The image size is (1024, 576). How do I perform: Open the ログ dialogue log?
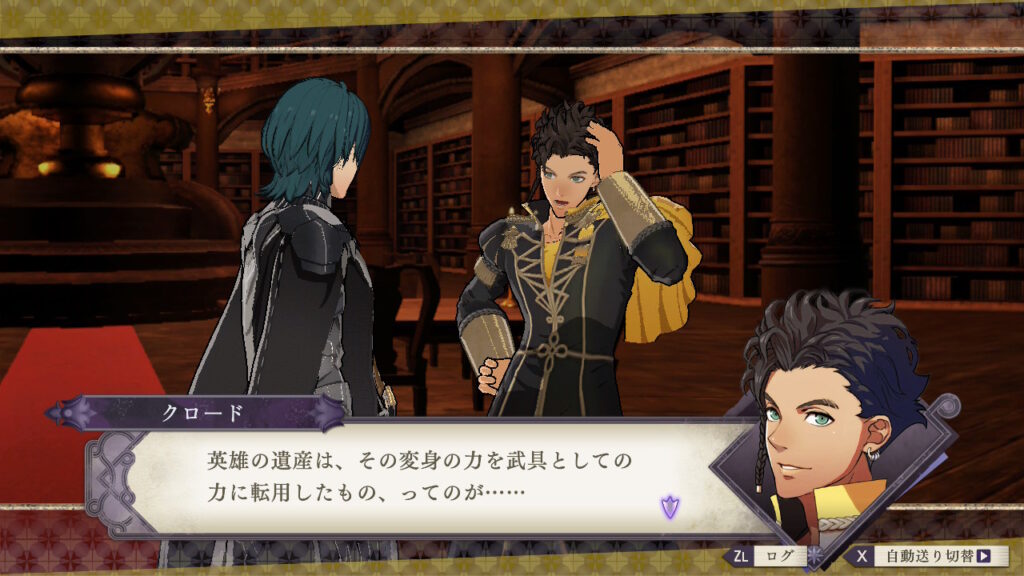click(x=768, y=556)
